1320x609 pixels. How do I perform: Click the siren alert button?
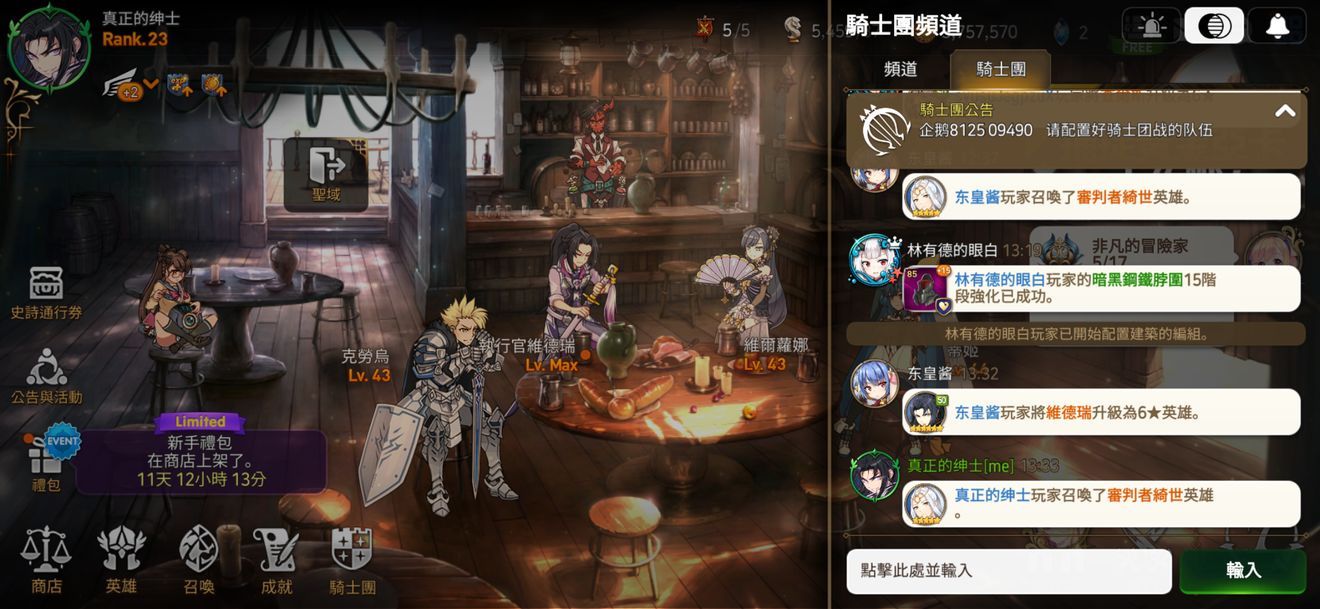click(1151, 26)
